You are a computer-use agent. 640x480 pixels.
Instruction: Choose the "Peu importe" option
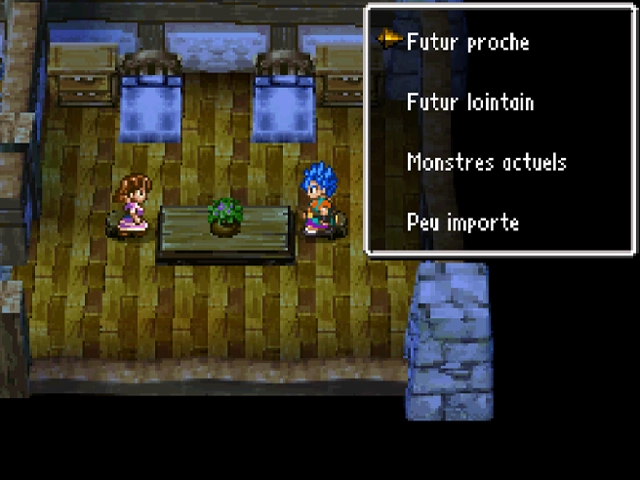point(462,222)
